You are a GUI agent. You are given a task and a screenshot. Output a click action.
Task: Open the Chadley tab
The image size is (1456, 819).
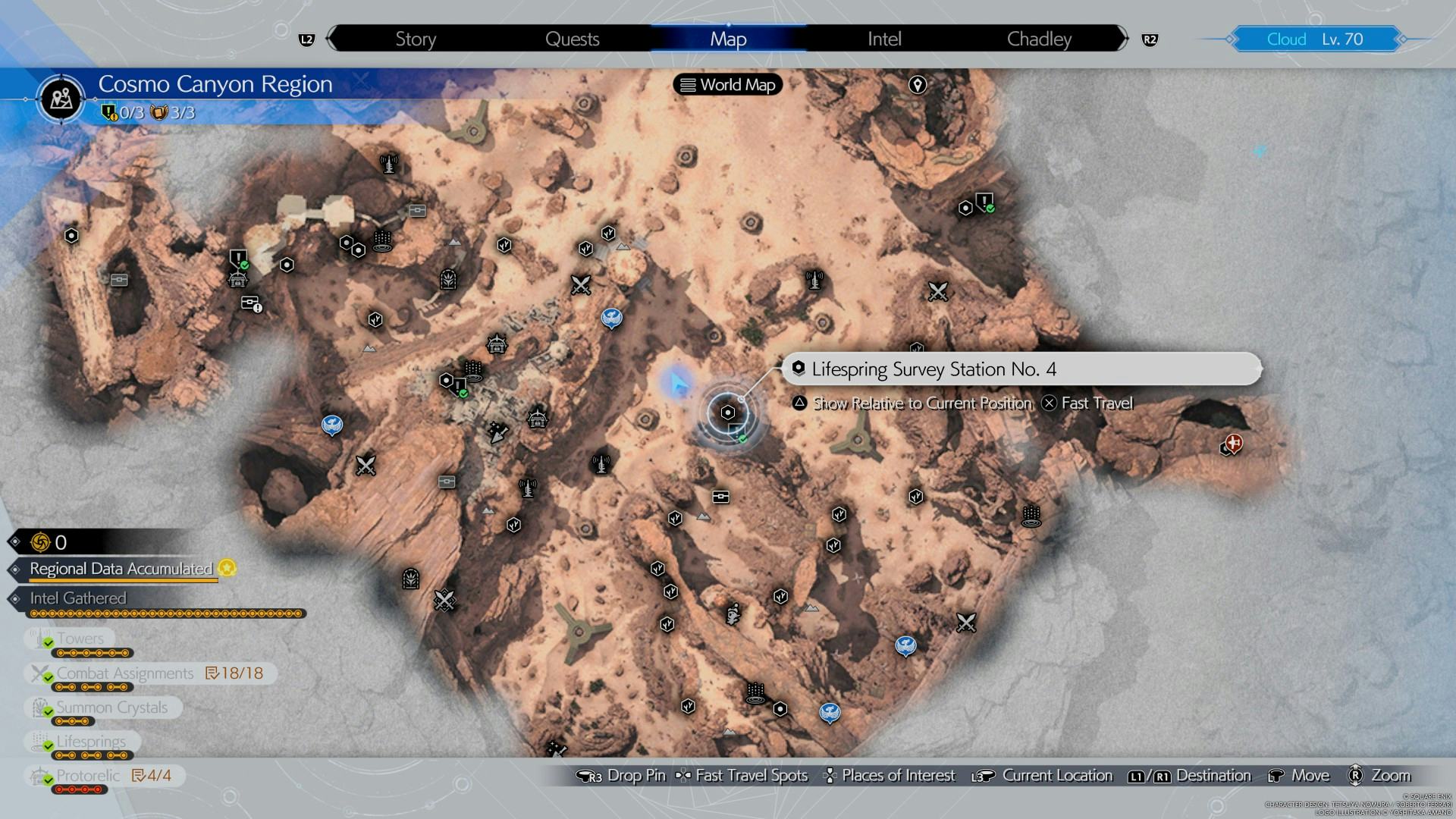pos(1039,39)
